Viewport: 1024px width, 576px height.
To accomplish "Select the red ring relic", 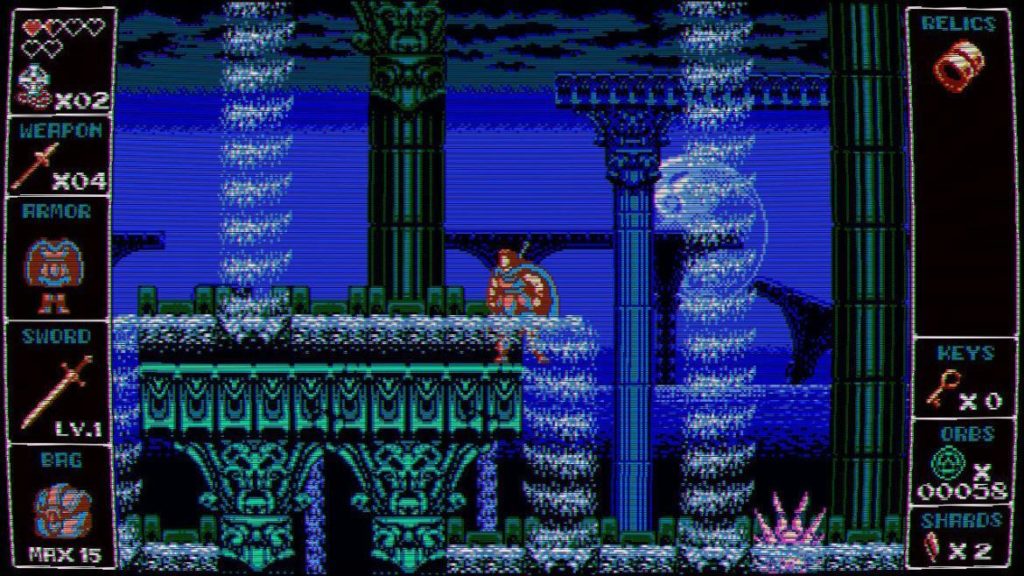I will click(x=959, y=61).
